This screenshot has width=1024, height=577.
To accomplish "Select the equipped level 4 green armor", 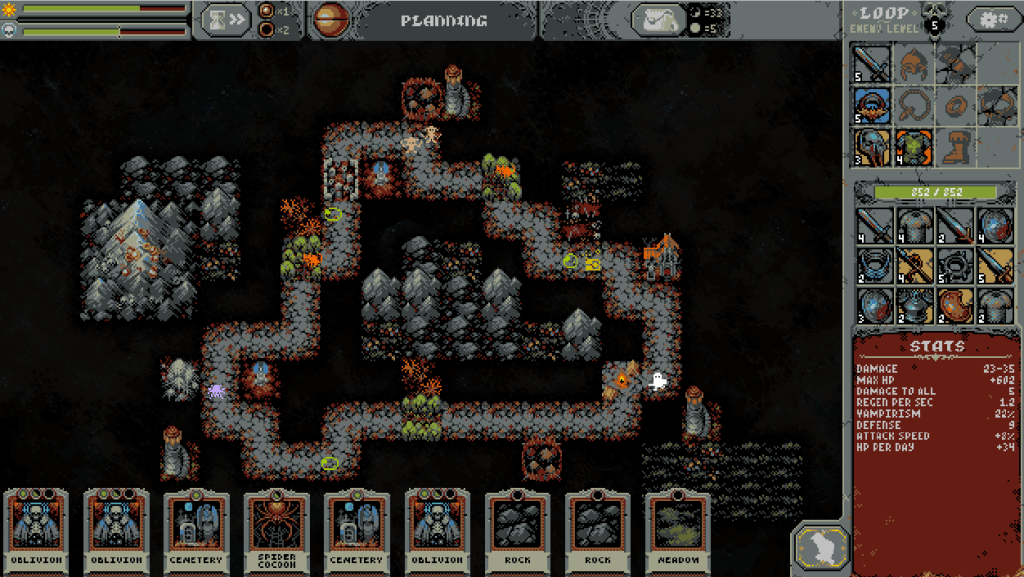I will [x=913, y=146].
